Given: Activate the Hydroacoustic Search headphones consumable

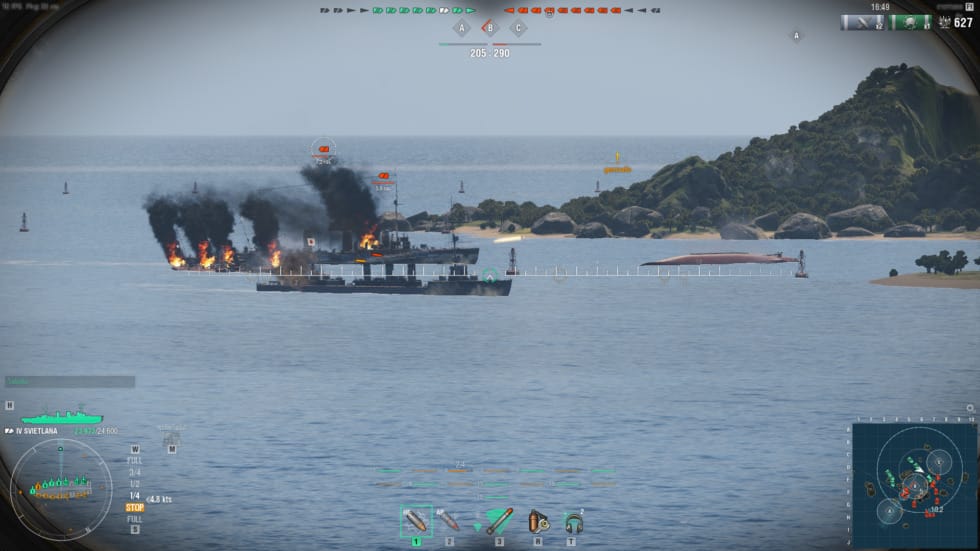Looking at the screenshot, I should coord(573,521).
